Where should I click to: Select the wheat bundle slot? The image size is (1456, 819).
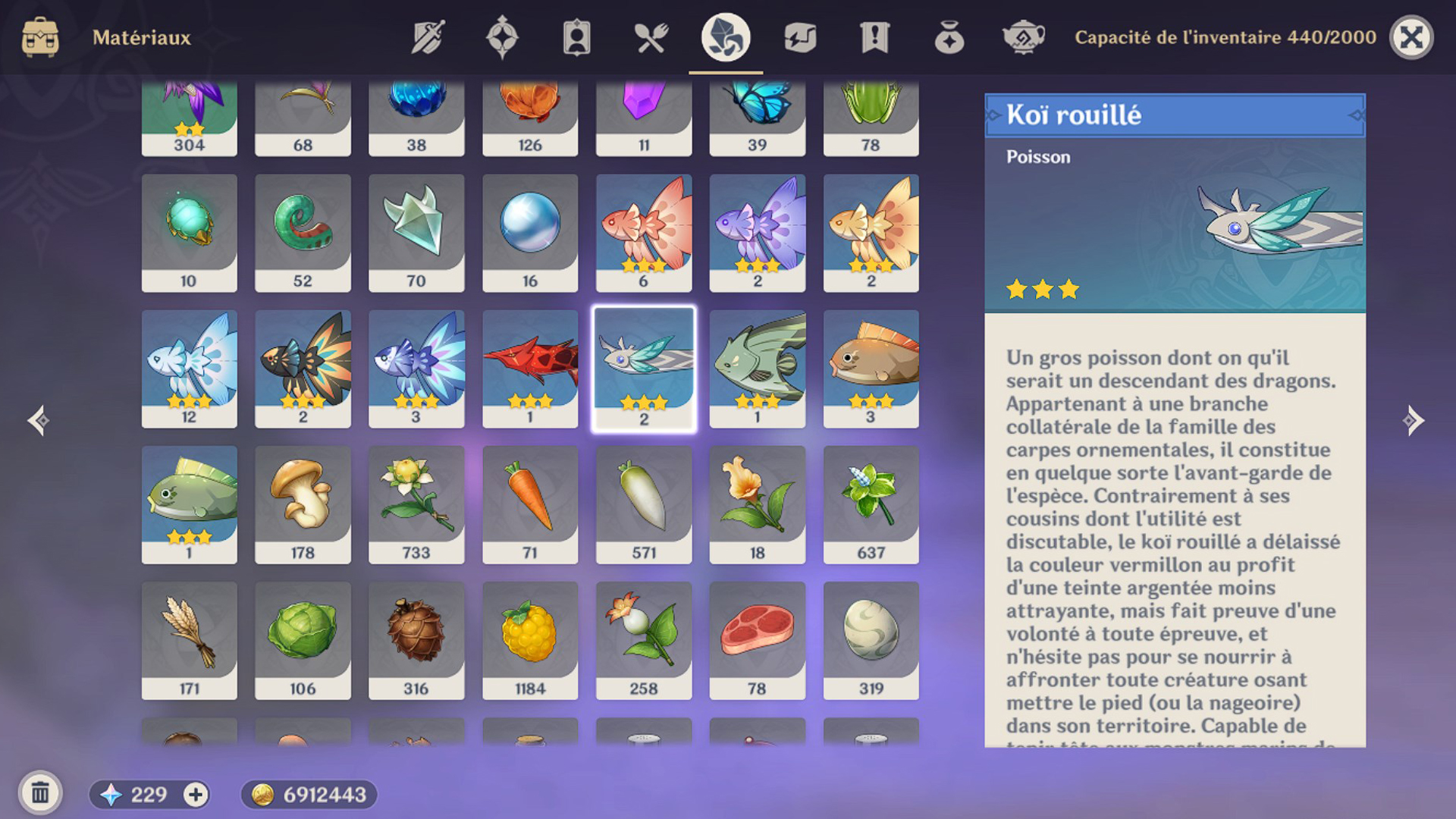tap(189, 640)
